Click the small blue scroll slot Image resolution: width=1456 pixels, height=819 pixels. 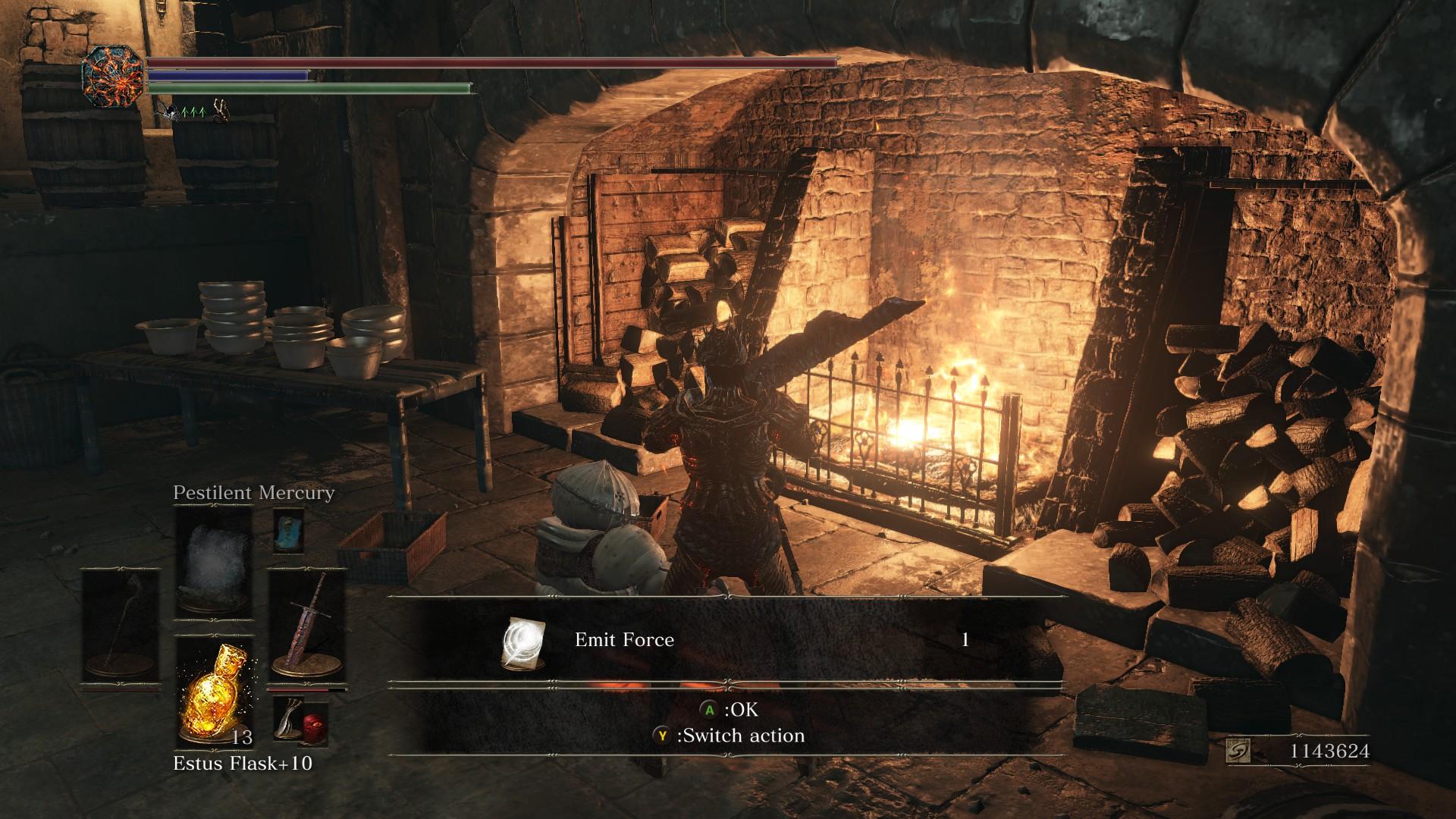coord(288,529)
